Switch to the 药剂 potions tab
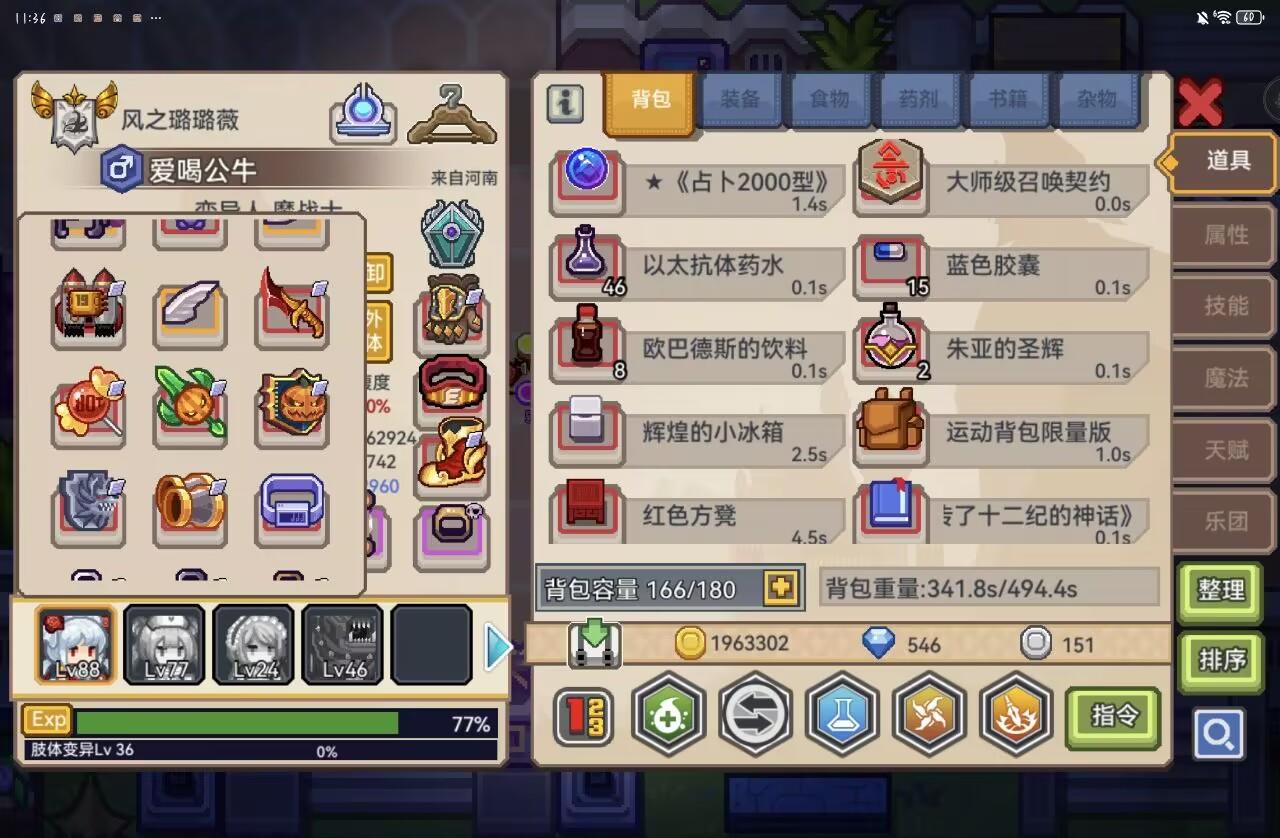Screen dimensions: 1280x838 (918, 99)
